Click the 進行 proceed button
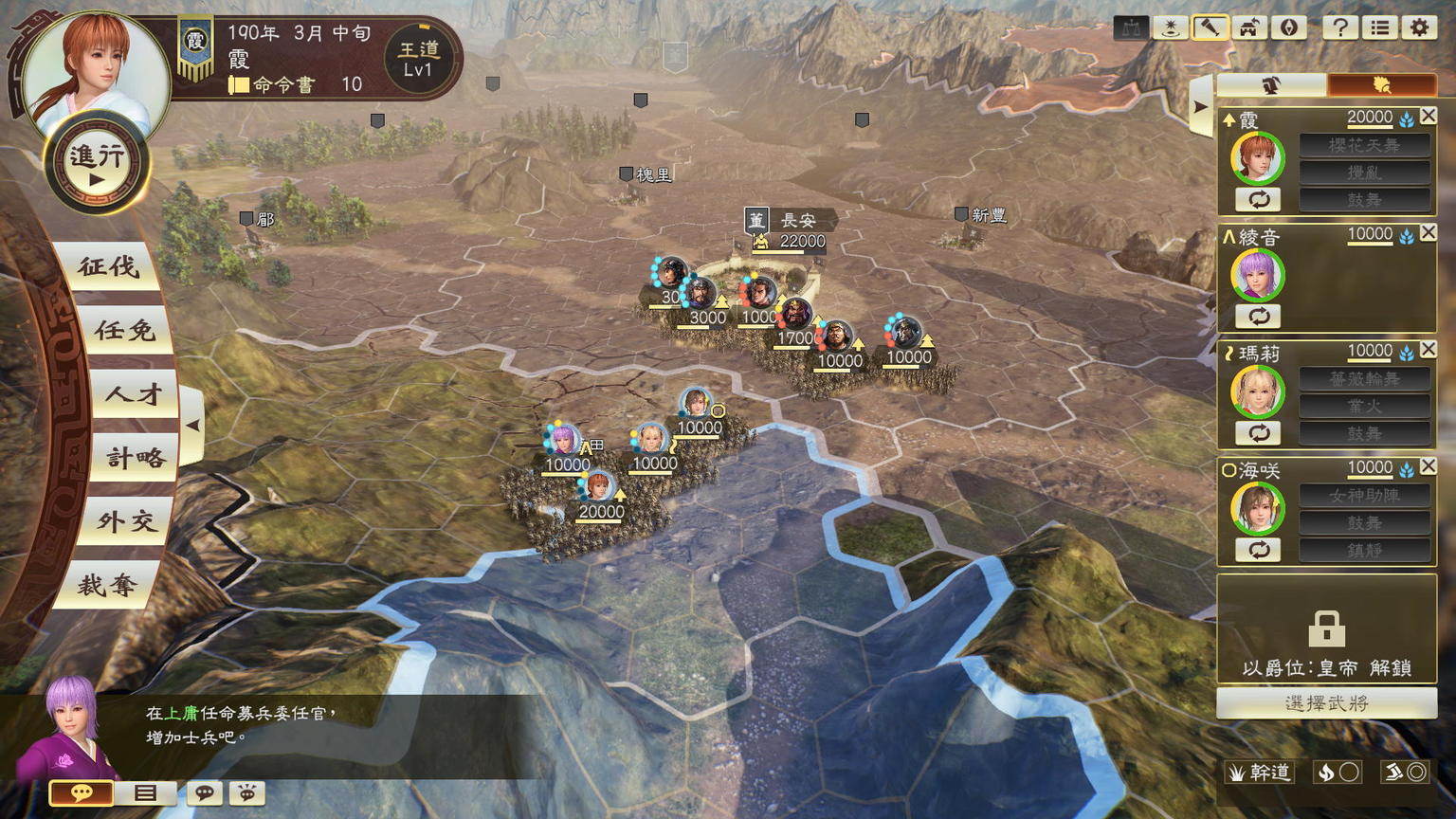 (x=97, y=163)
